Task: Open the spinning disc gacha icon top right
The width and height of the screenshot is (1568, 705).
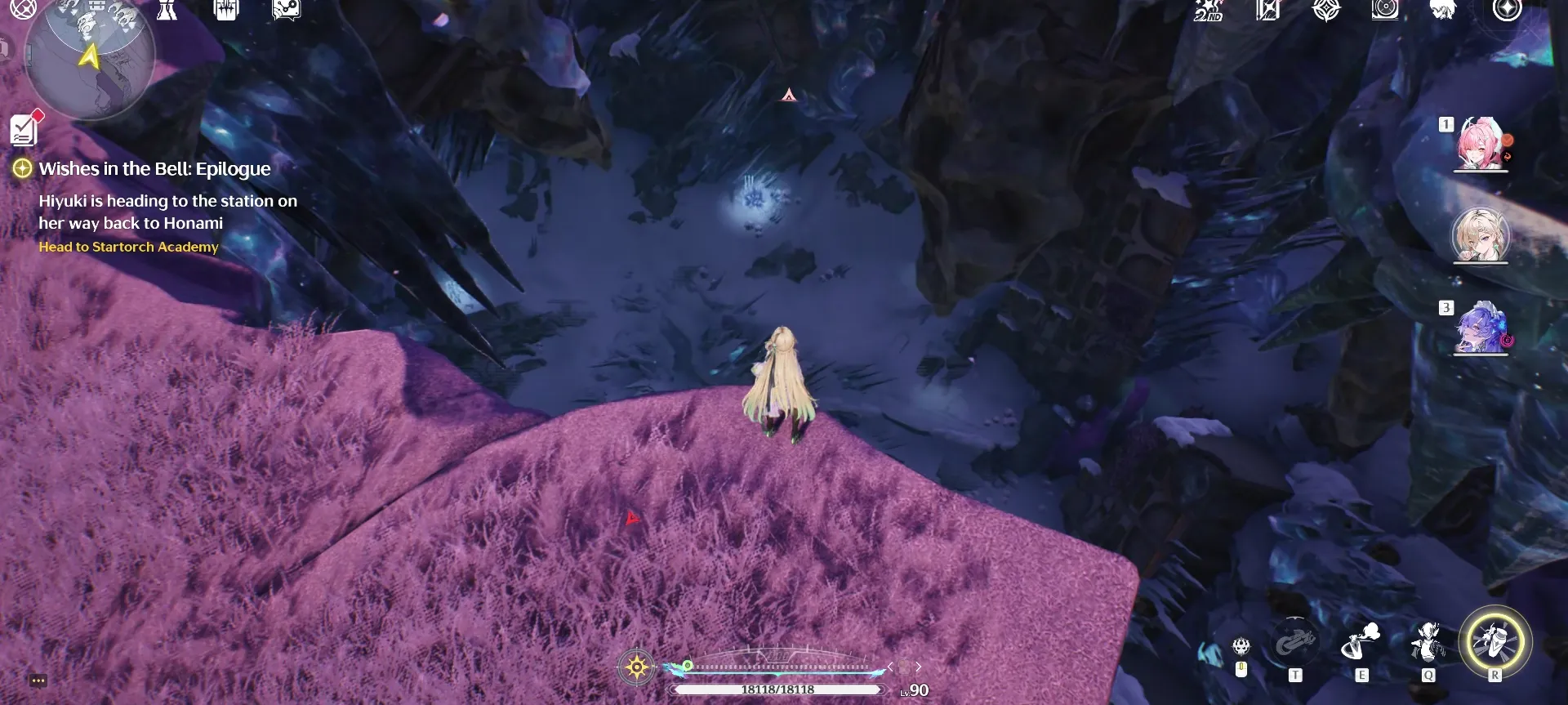Action: (1386, 11)
